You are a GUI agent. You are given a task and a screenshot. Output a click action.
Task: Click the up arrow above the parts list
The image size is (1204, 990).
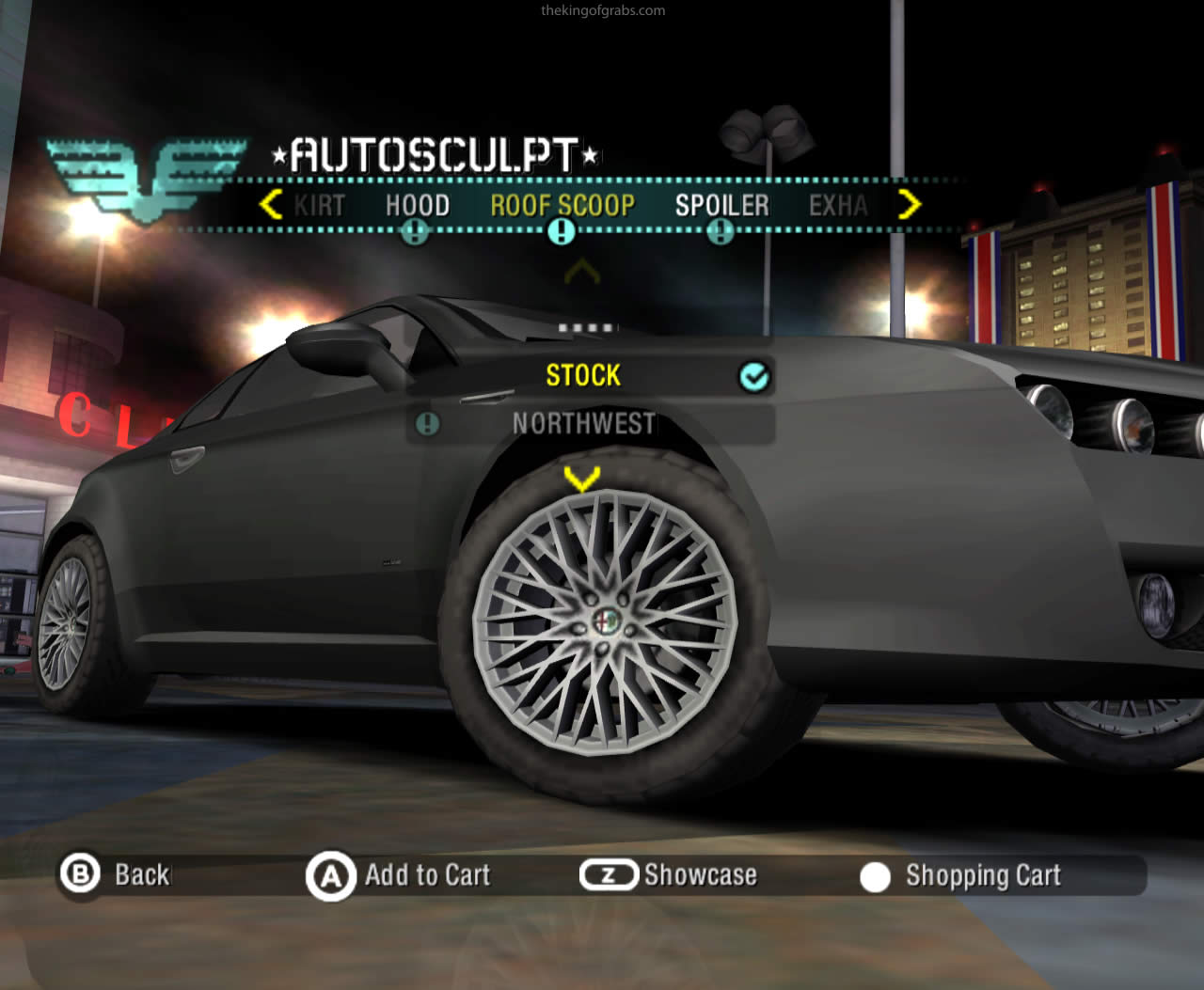tap(581, 274)
